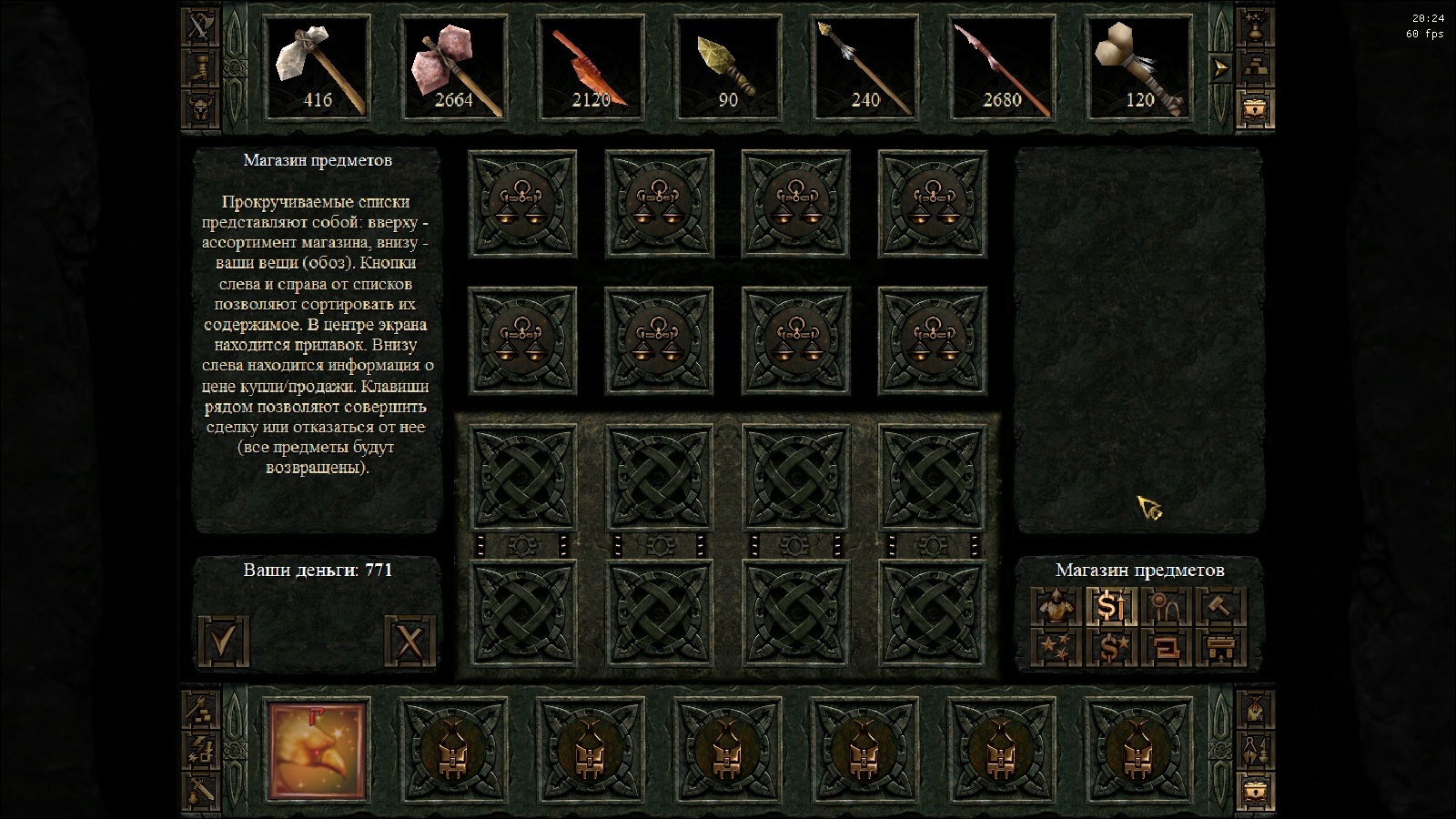The image size is (1456, 819).
Task: Filter shop list by the boot icon
Action: point(198,68)
